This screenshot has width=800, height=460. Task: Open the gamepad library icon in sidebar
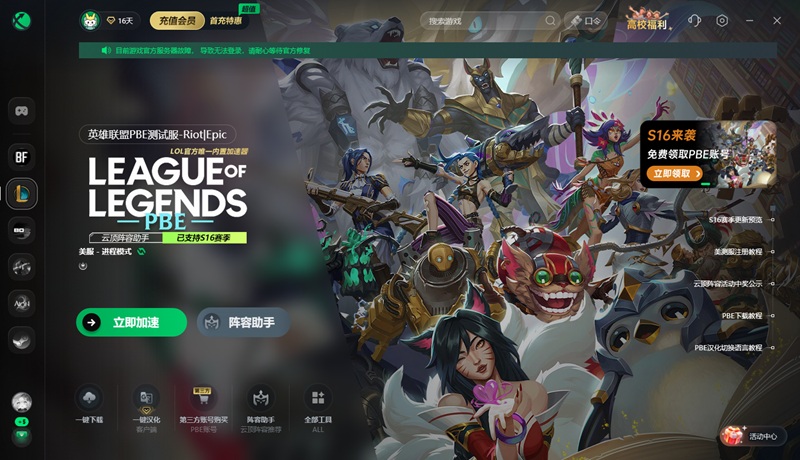tap(21, 110)
